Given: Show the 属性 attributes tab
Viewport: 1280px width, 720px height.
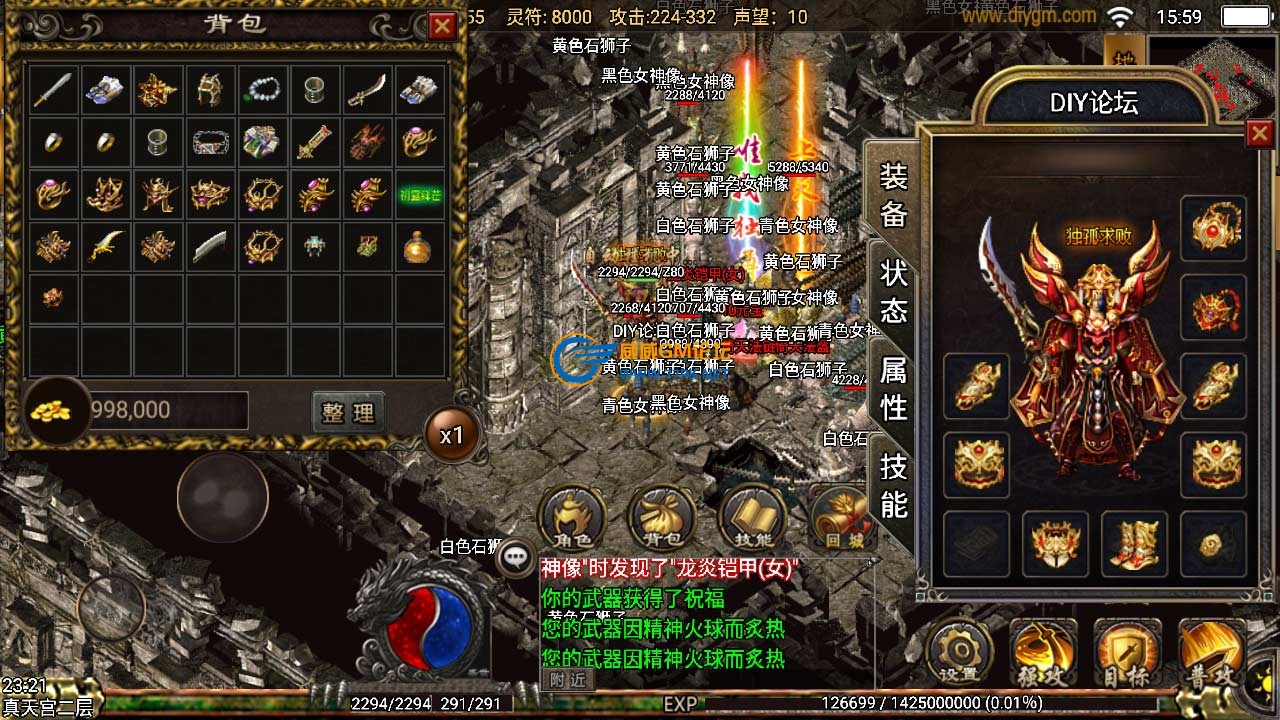Looking at the screenshot, I should tap(893, 388).
